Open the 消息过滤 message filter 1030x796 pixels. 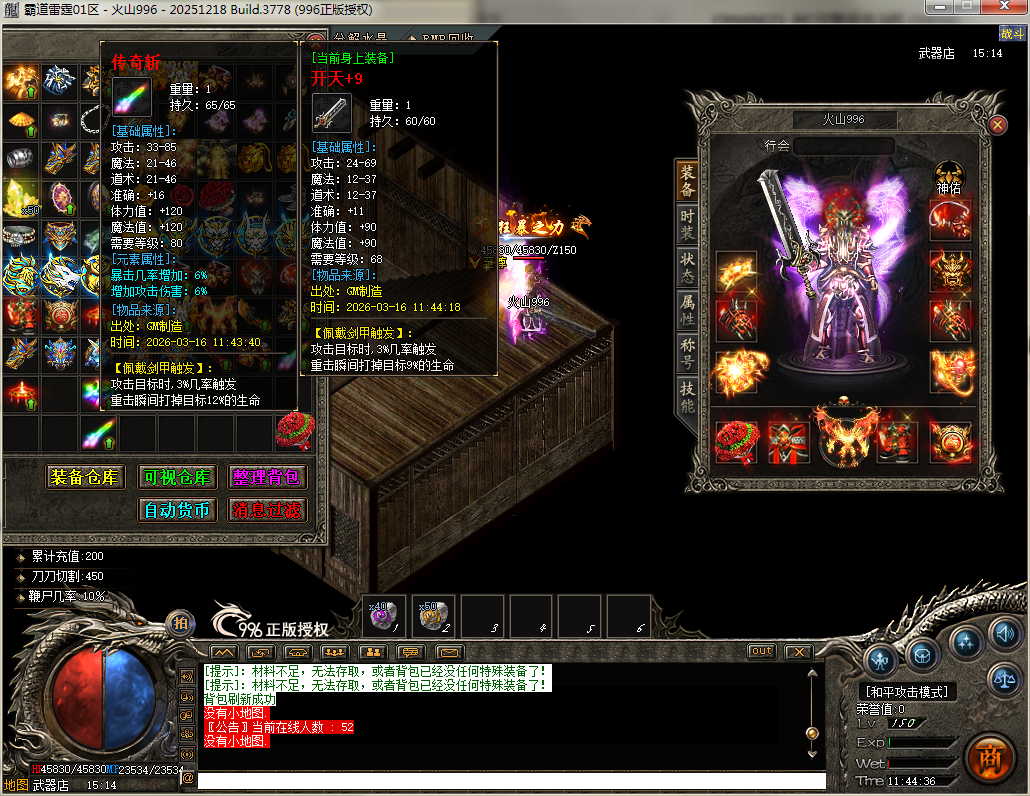(x=266, y=510)
